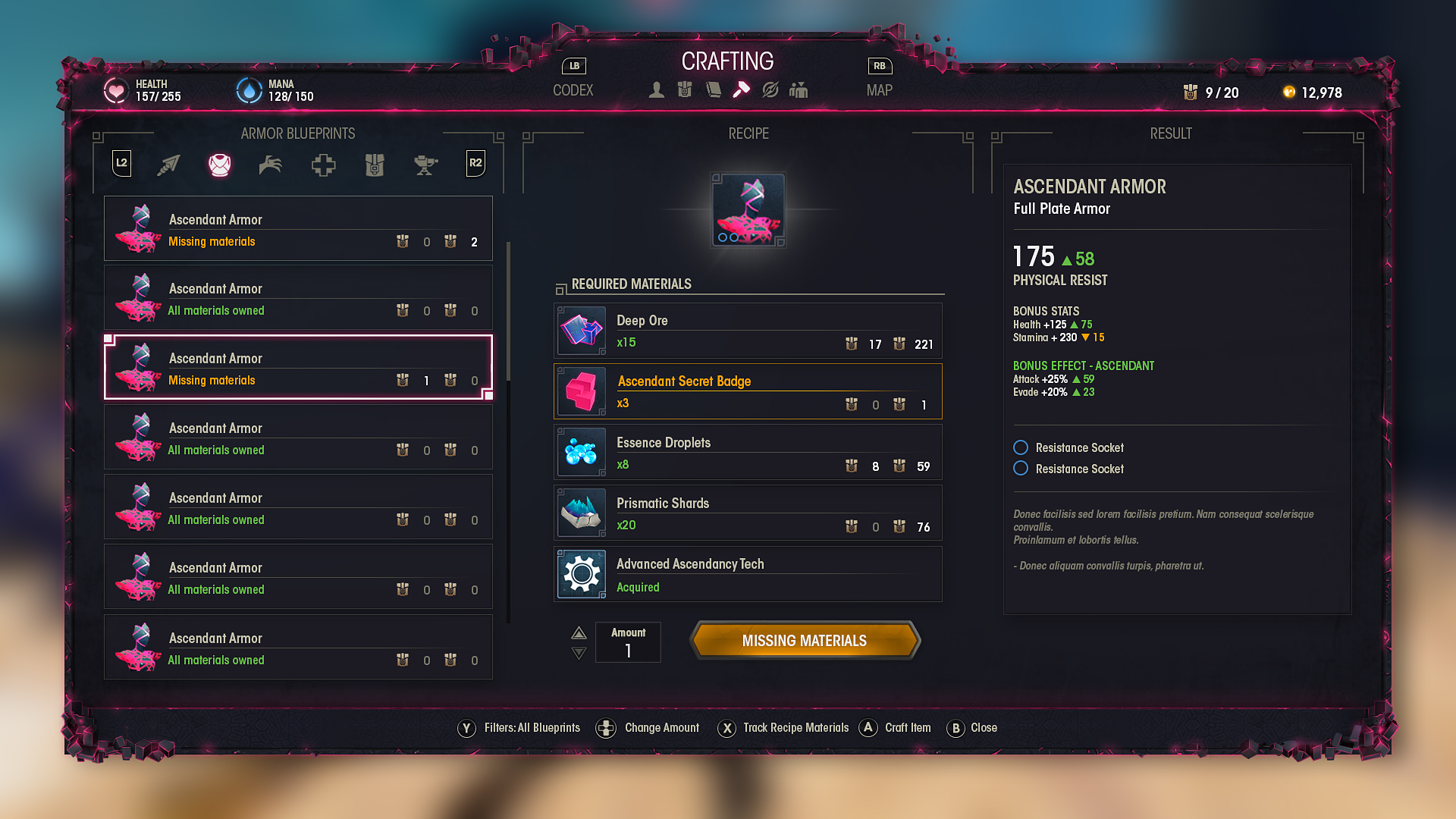Select the armor blueprints category icon
This screenshot has height=819, width=1456.
(220, 165)
